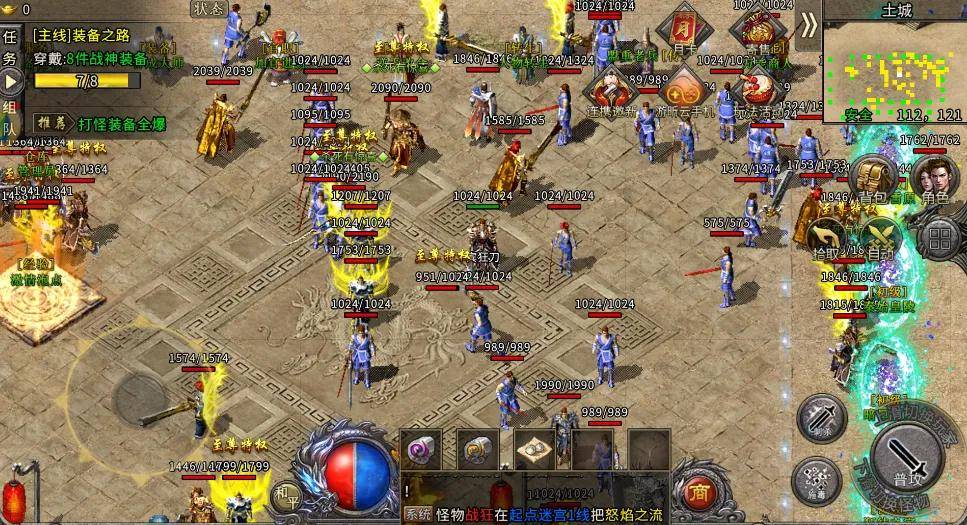Toggle the 和平 peace attack mode button

tap(288, 494)
